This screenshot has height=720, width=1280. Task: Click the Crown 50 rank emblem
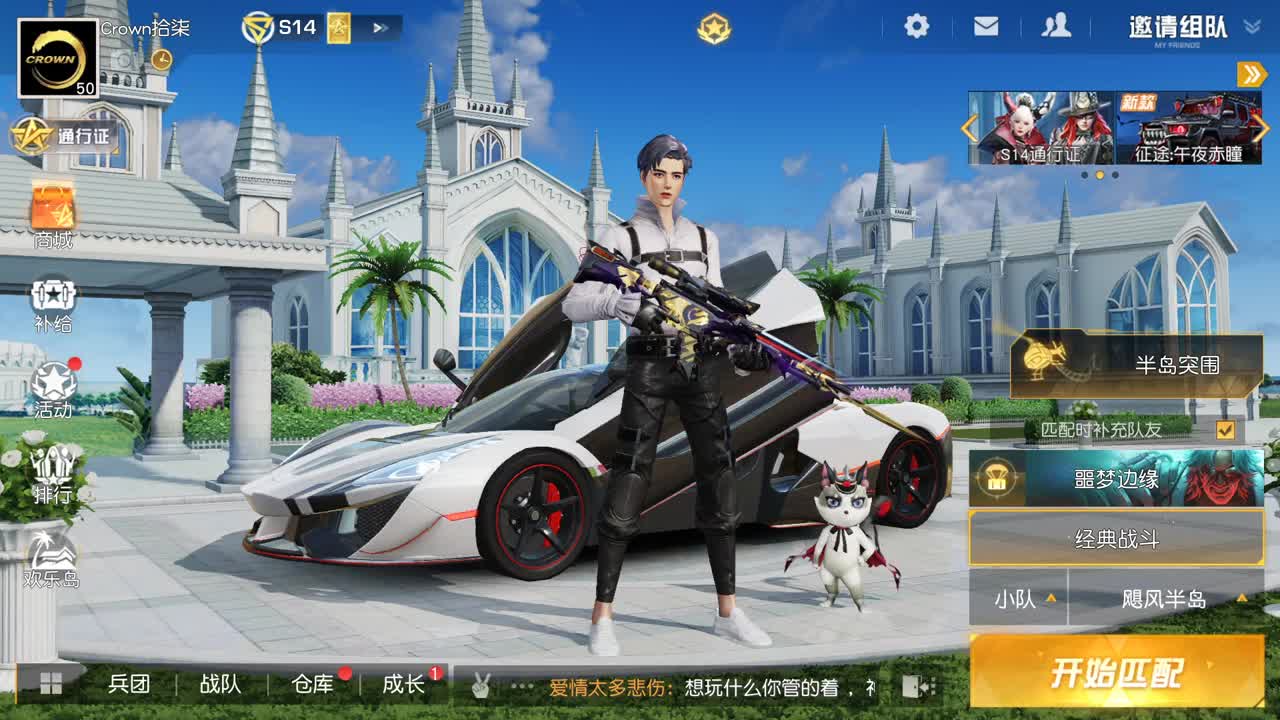click(x=55, y=55)
